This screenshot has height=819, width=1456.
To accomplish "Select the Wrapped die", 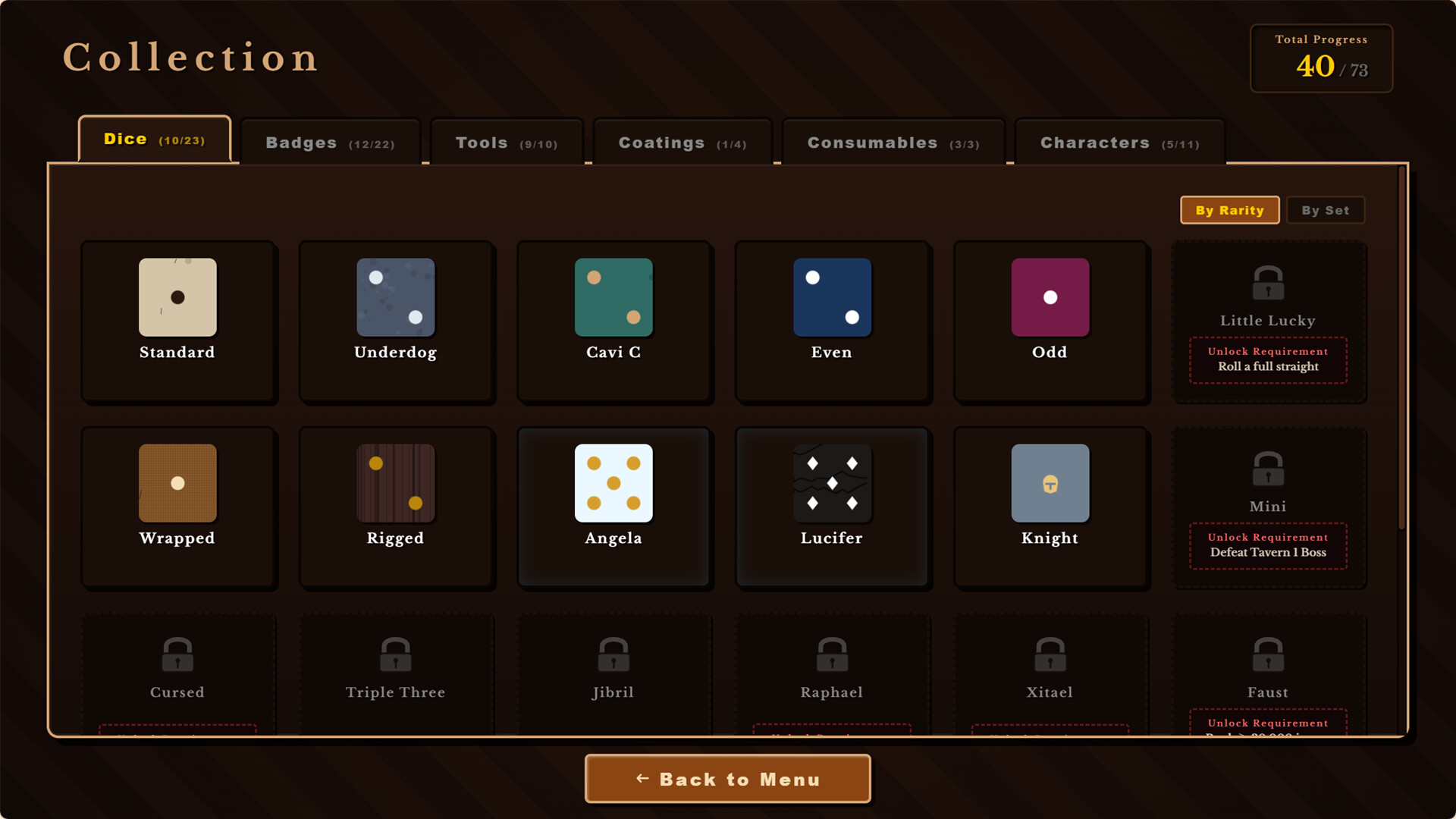I will [x=177, y=508].
